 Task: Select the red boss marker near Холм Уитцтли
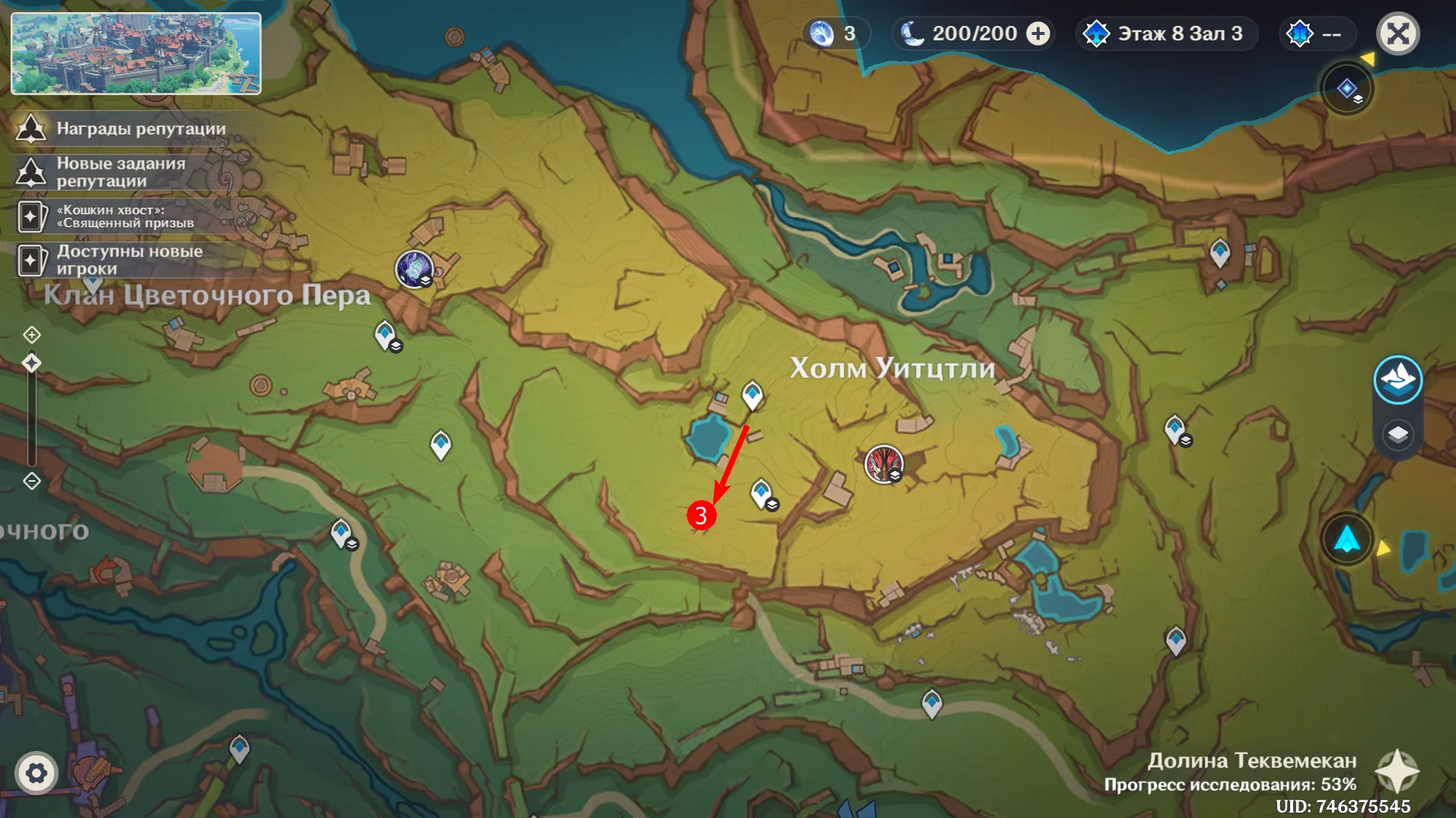[884, 463]
